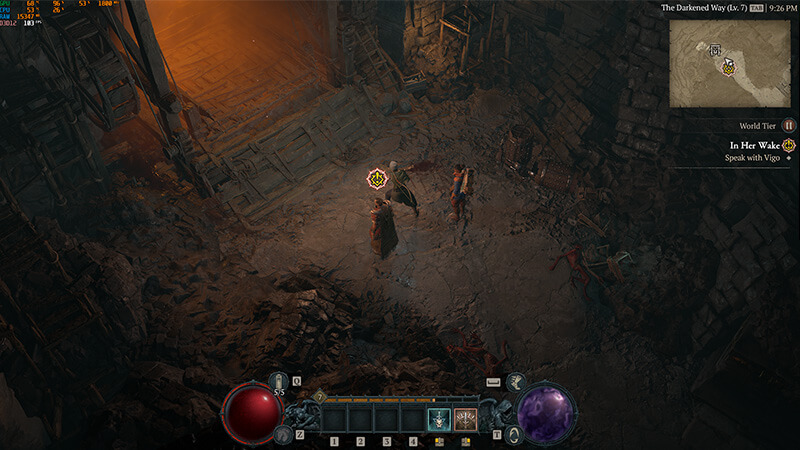
Task: Click the dungeon entrance marker on the minimap
Action: tap(715, 49)
